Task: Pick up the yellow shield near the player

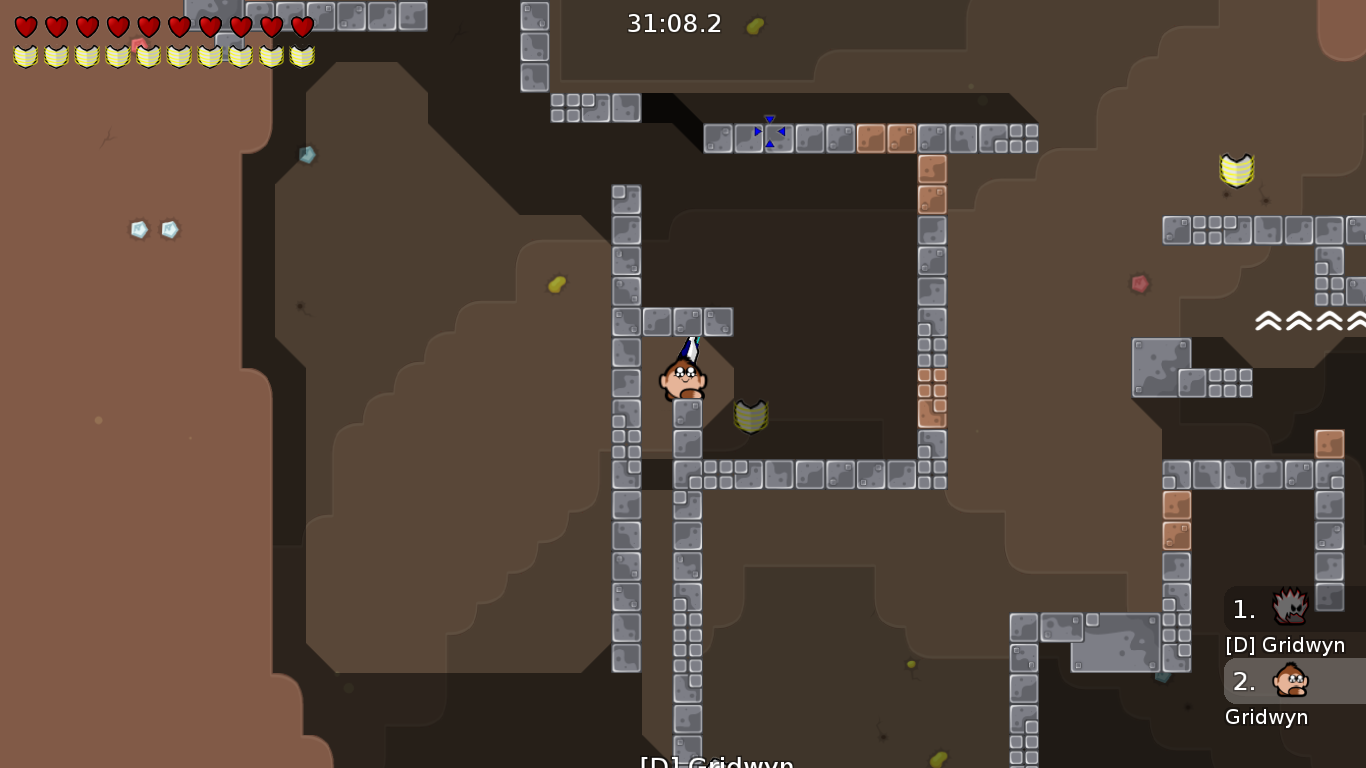Action: [x=751, y=416]
